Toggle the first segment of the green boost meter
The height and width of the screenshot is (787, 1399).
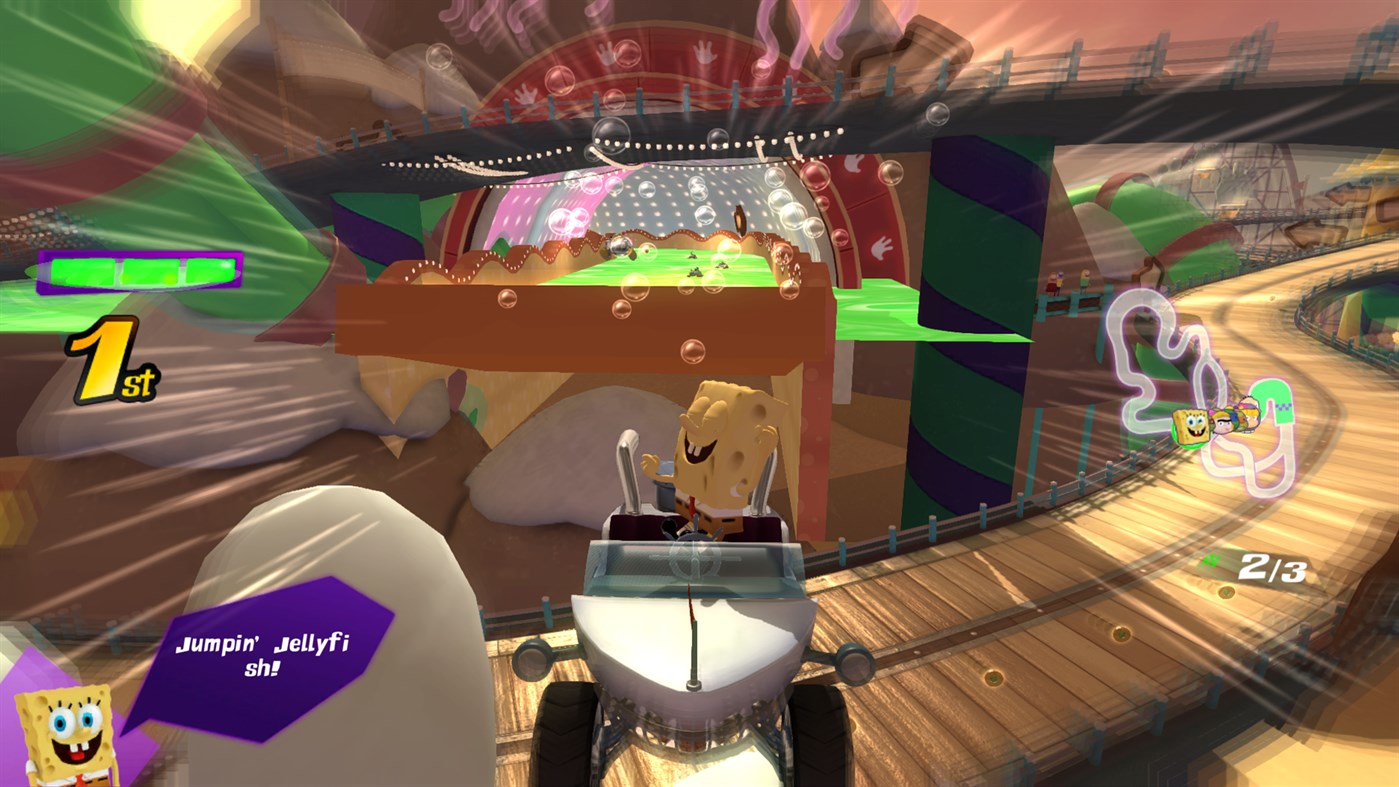[x=82, y=272]
